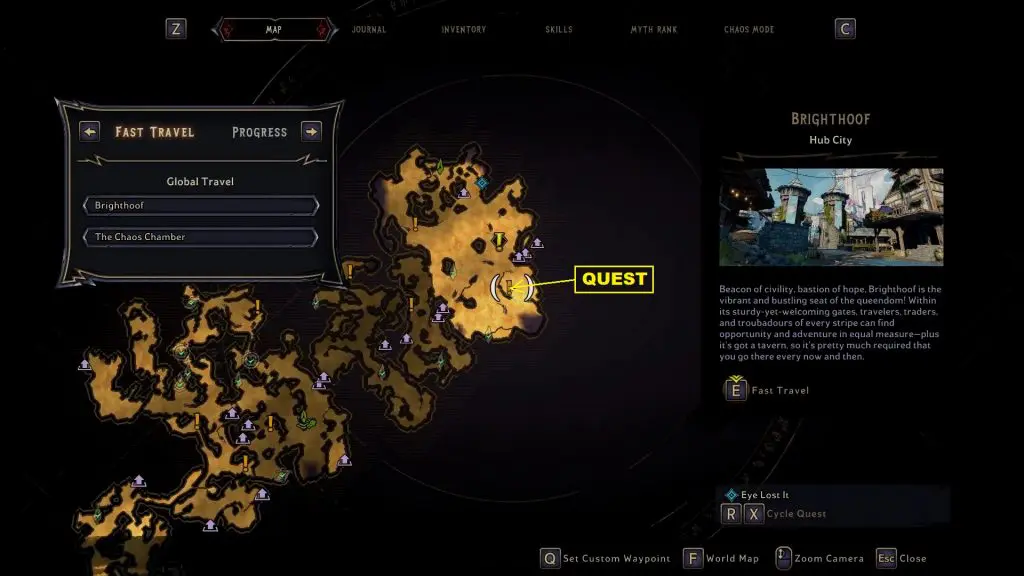Select the Myth Rank tab

(x=654, y=30)
